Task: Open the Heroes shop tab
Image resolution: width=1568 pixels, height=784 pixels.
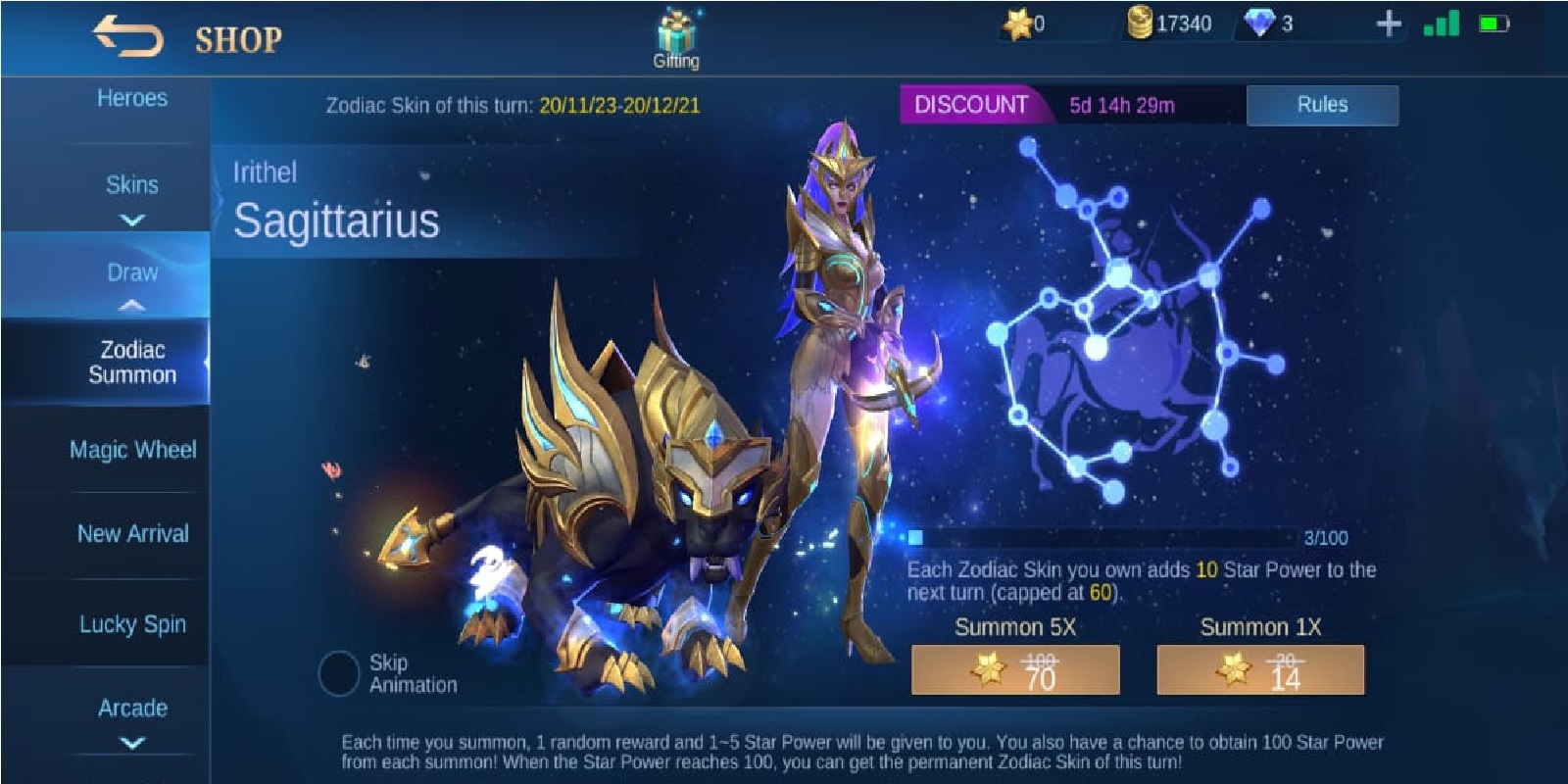Action: coord(130,98)
